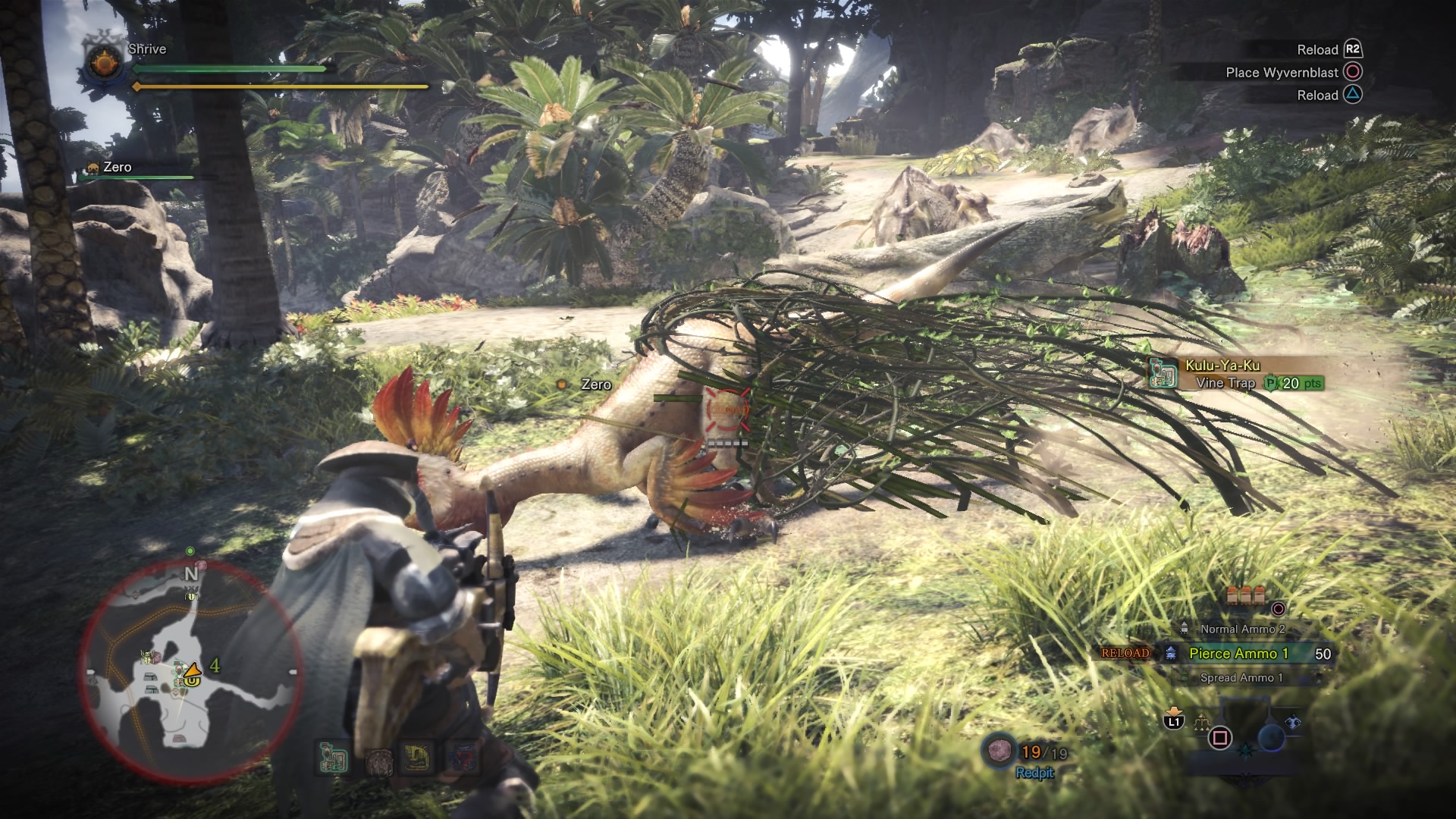Click the Kulu-Ya-Ku Vine Trap notification

[1238, 374]
